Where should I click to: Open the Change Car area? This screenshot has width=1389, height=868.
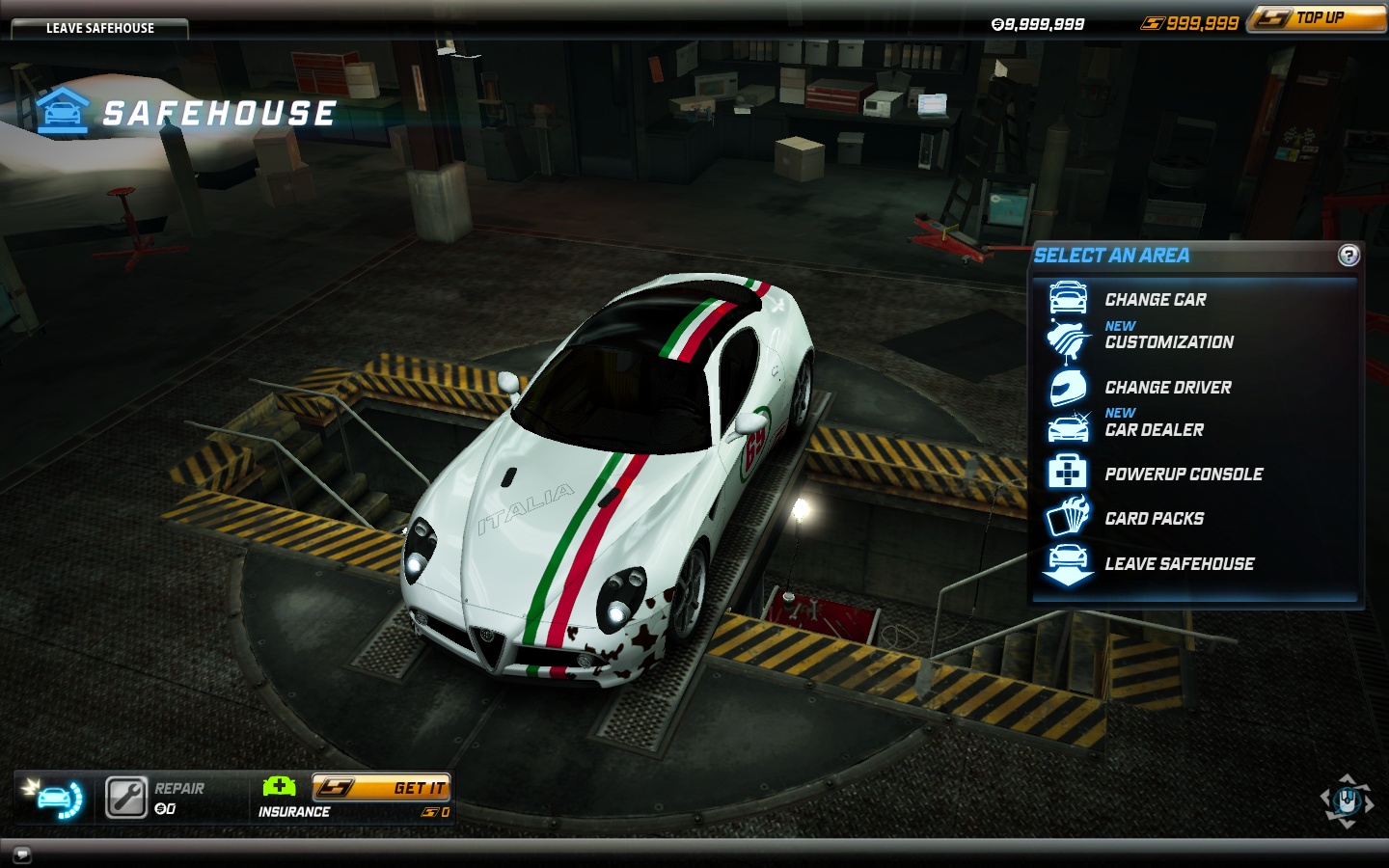1155,300
